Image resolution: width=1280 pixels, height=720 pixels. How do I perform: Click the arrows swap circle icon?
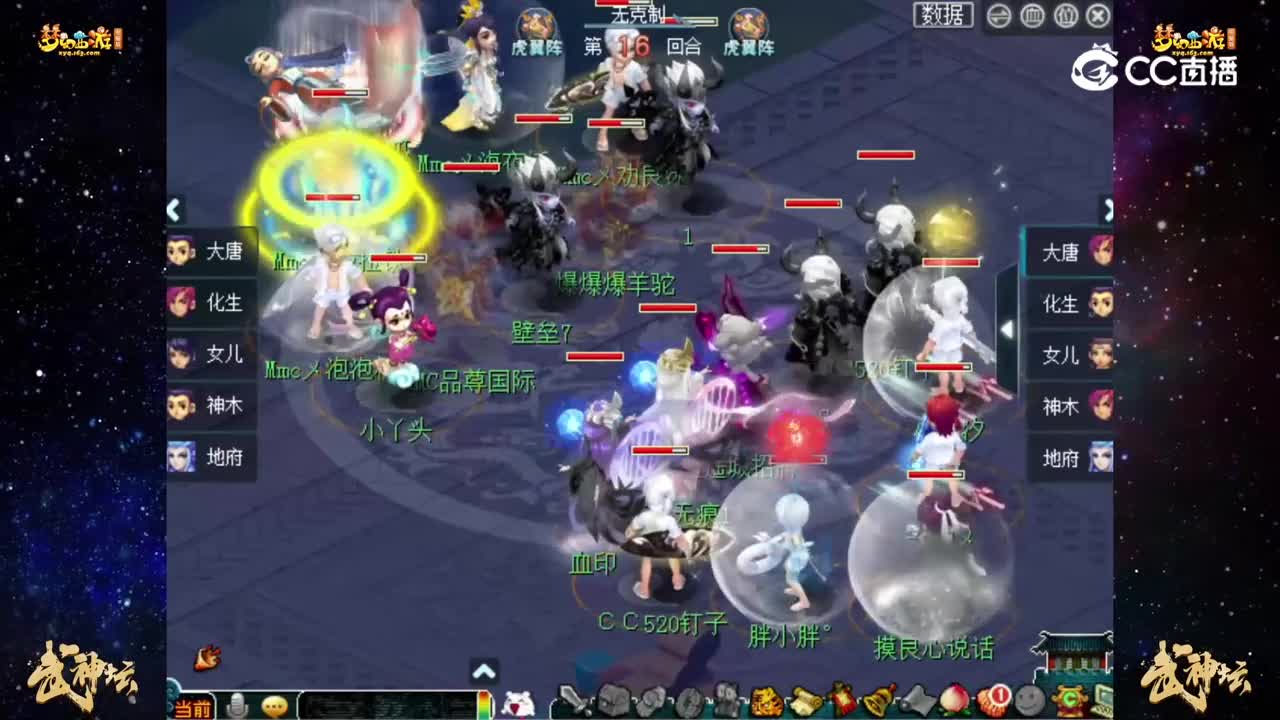pyautogui.click(x=998, y=17)
